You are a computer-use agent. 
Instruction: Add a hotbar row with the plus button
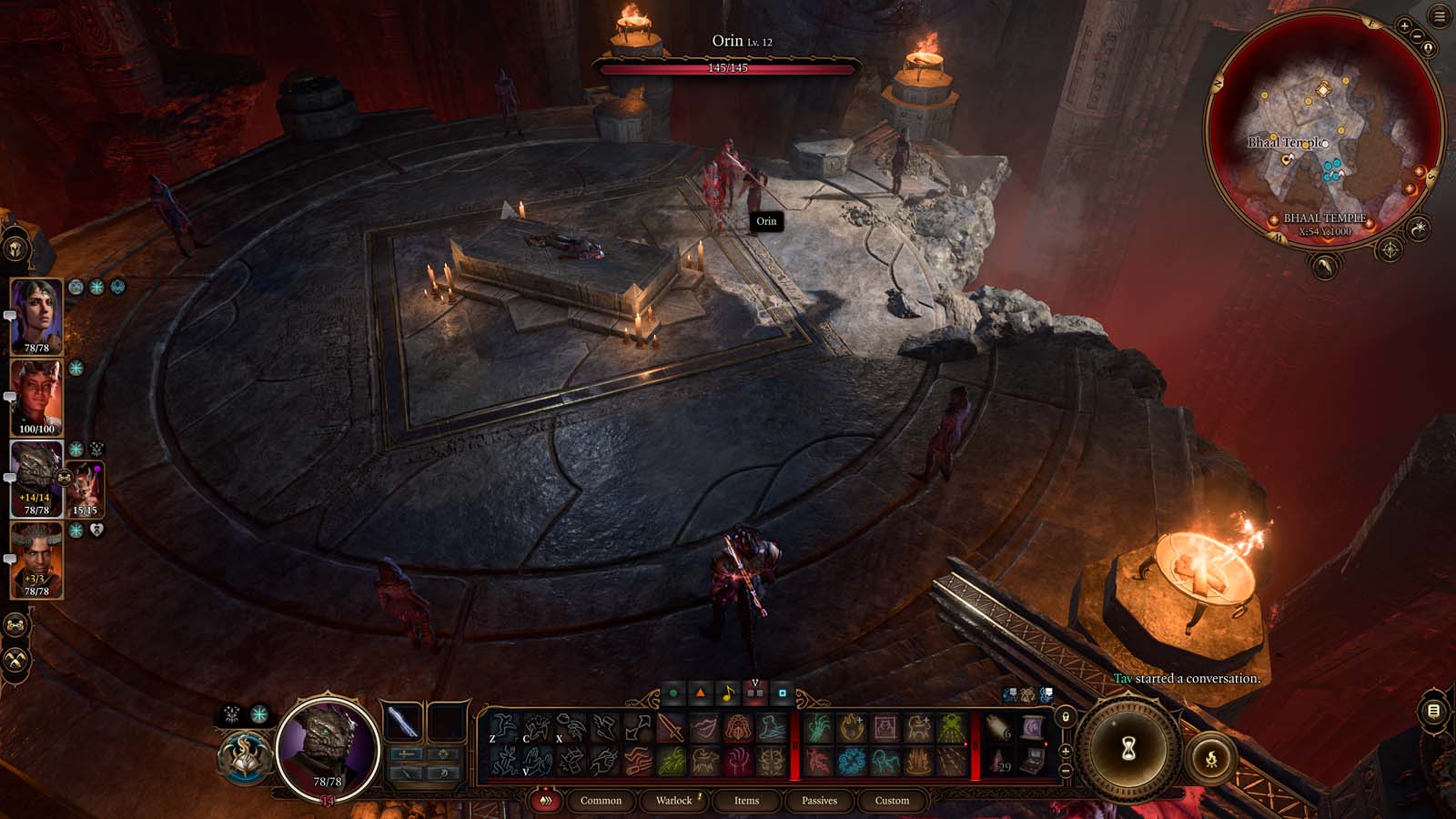click(1065, 751)
